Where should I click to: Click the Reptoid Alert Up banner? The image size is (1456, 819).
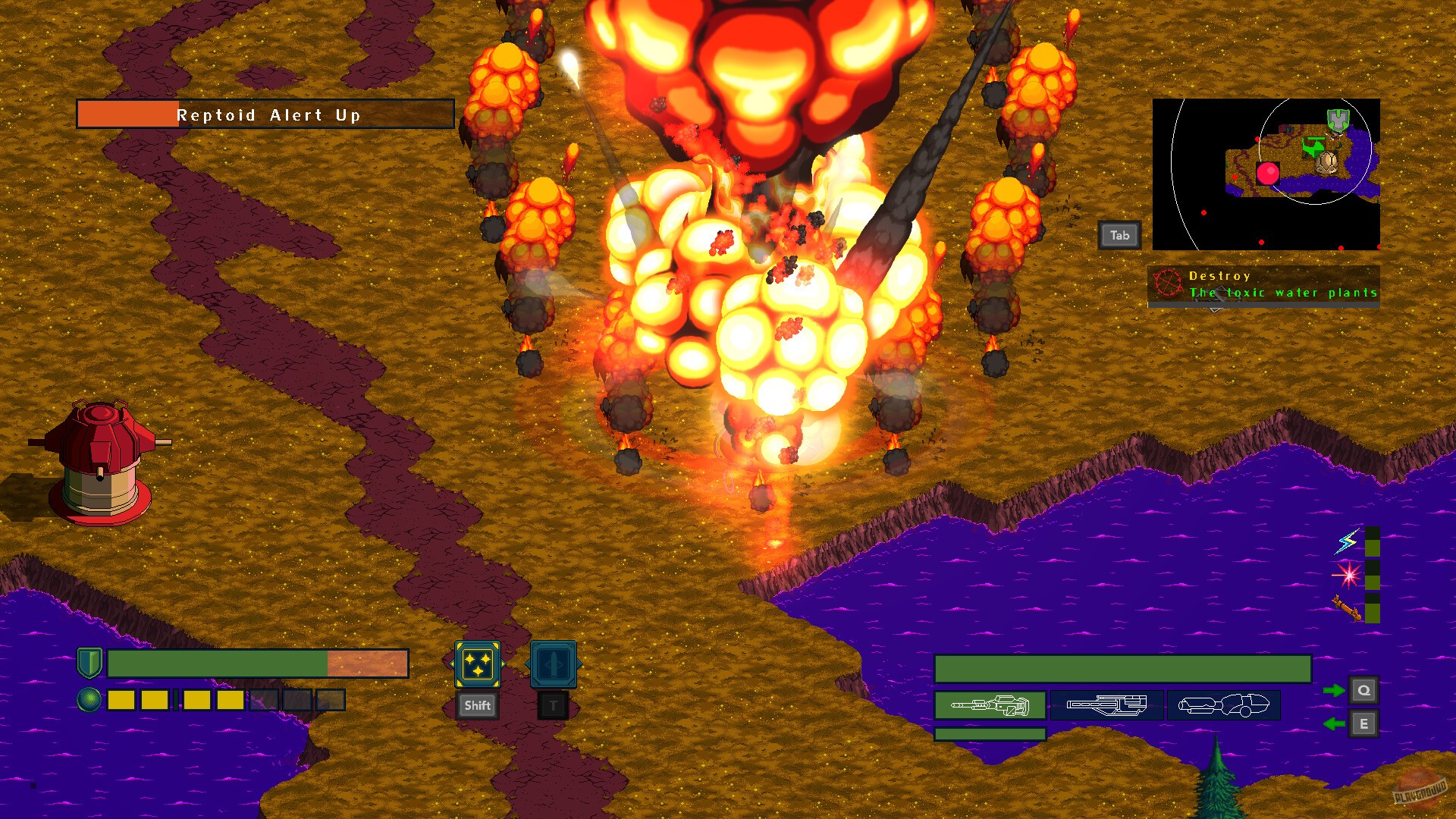pyautogui.click(x=265, y=115)
